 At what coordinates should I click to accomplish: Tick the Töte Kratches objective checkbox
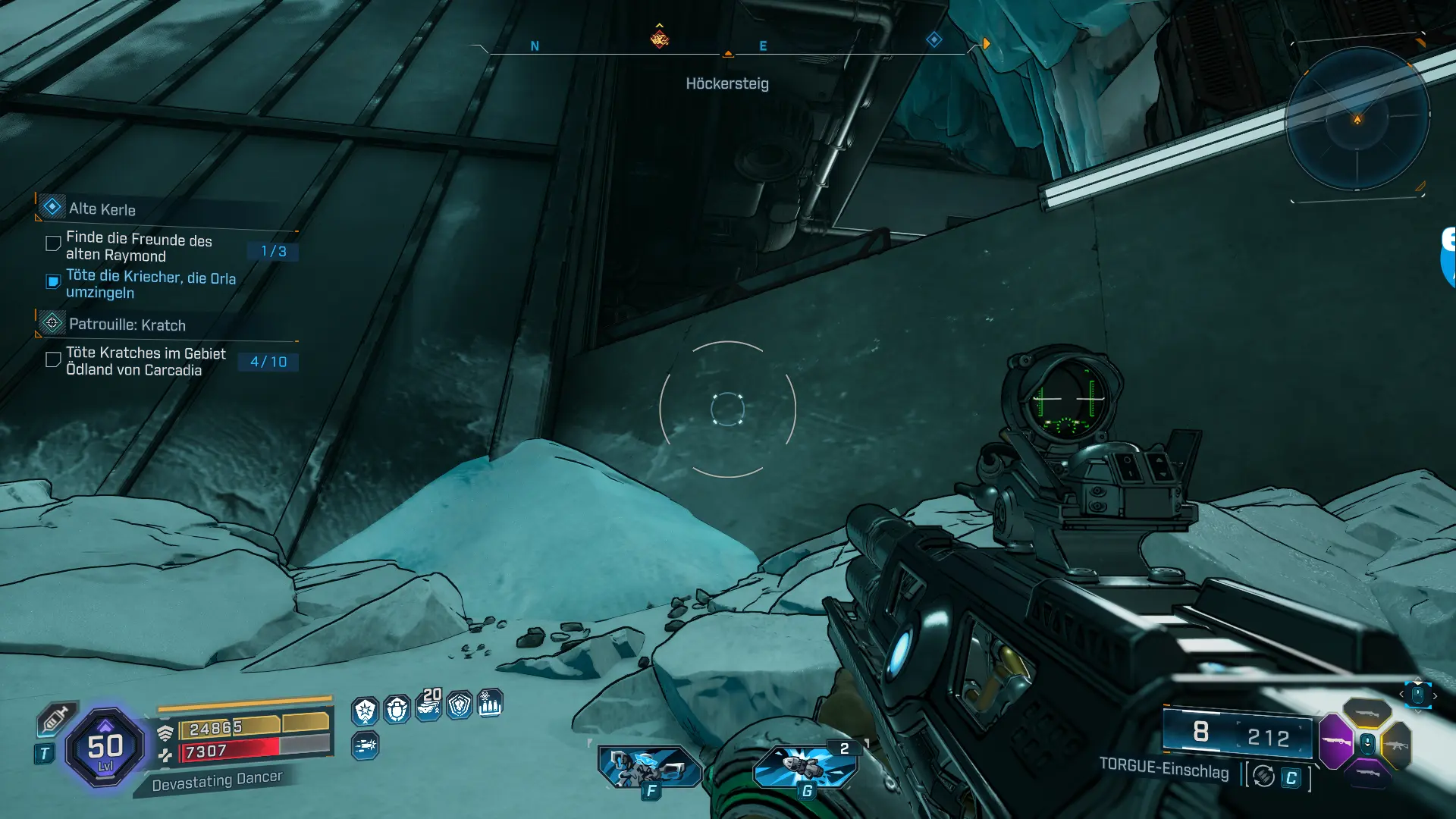pos(53,359)
